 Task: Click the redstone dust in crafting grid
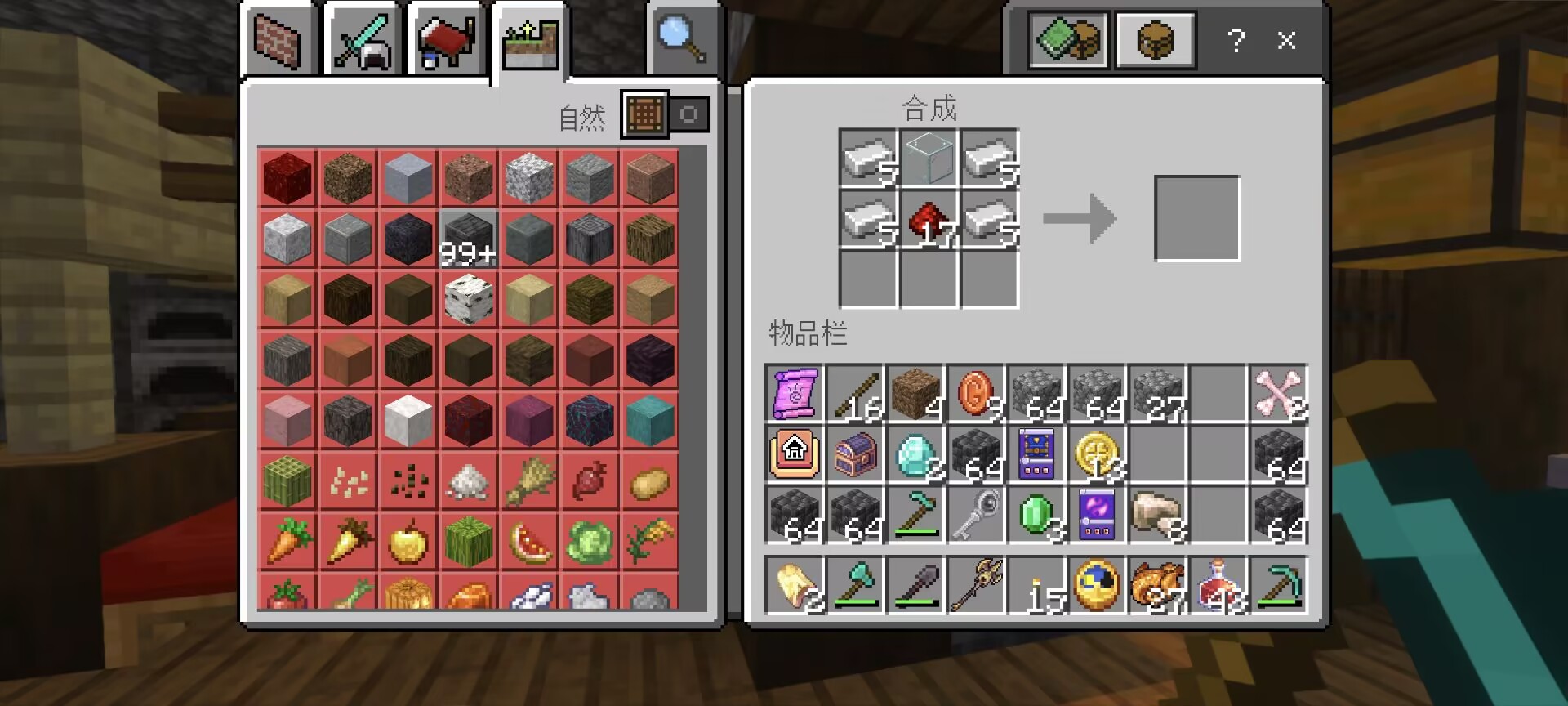[x=929, y=221]
